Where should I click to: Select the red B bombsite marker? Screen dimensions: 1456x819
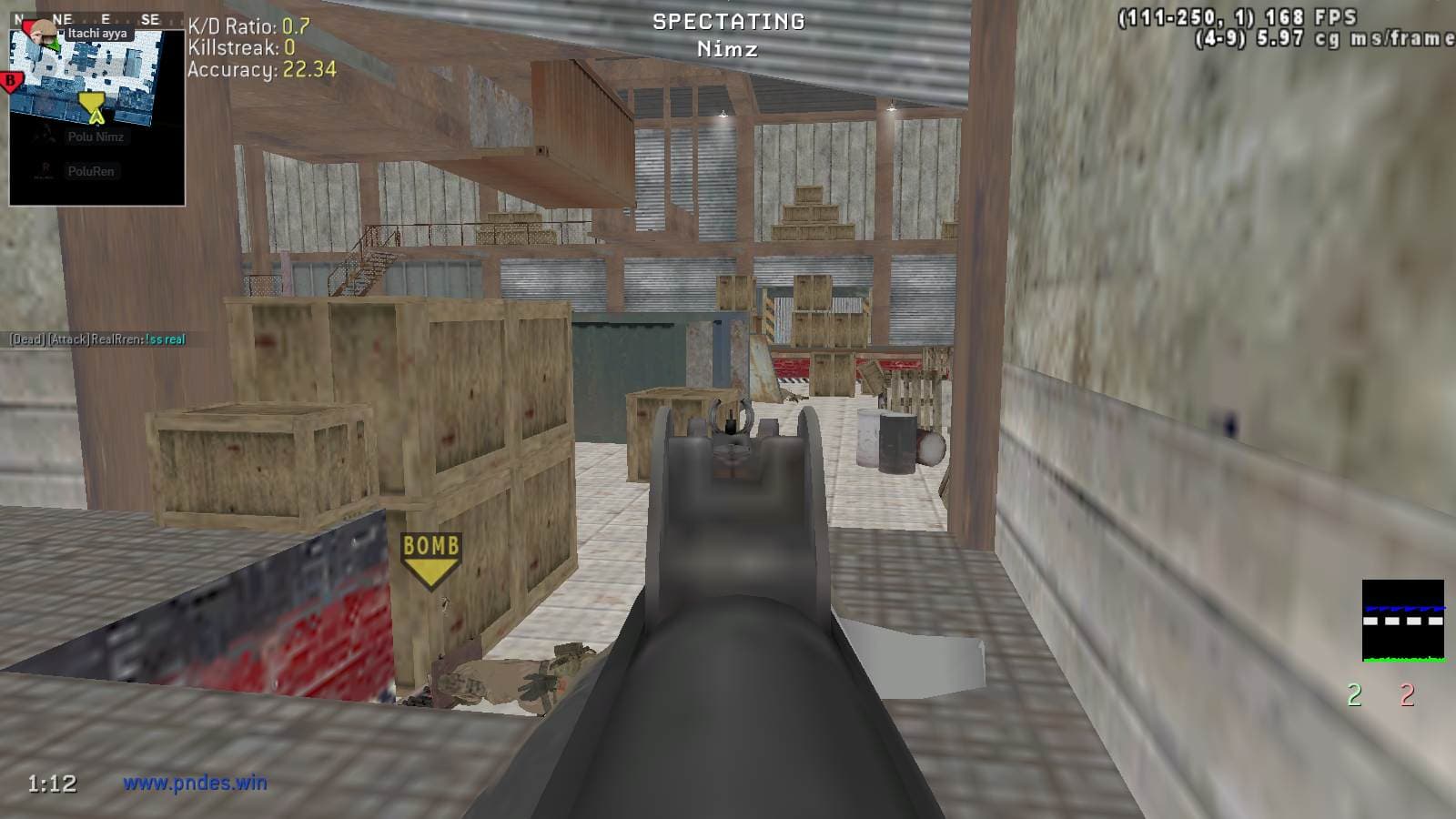pyautogui.click(x=12, y=82)
